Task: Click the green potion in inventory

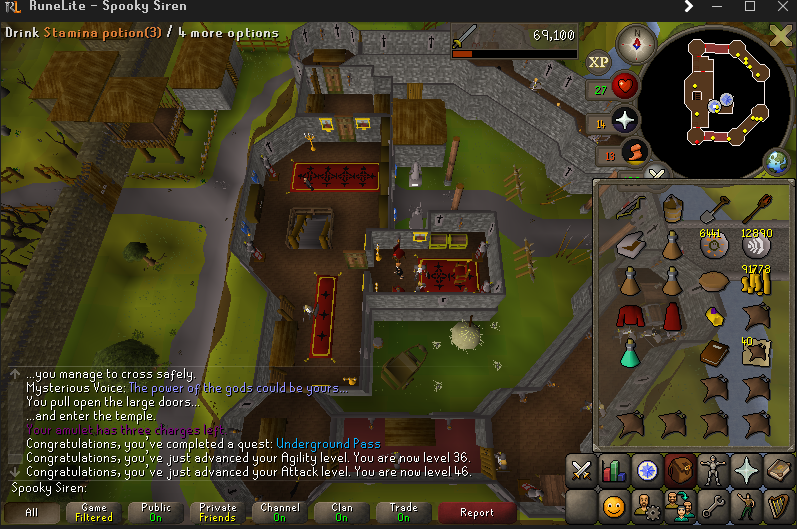Action: pyautogui.click(x=630, y=352)
